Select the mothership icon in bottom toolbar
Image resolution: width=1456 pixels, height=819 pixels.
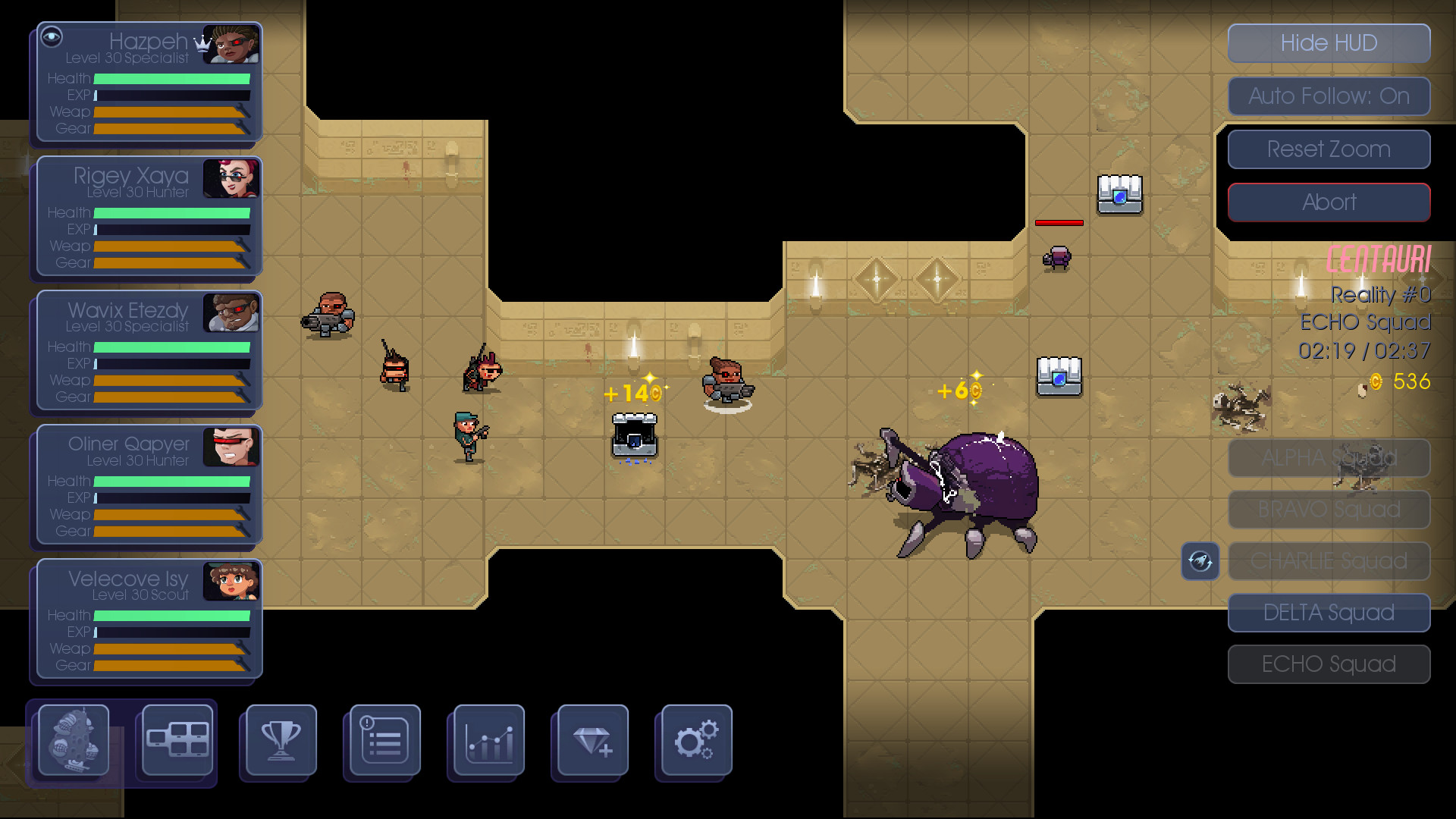click(x=73, y=741)
